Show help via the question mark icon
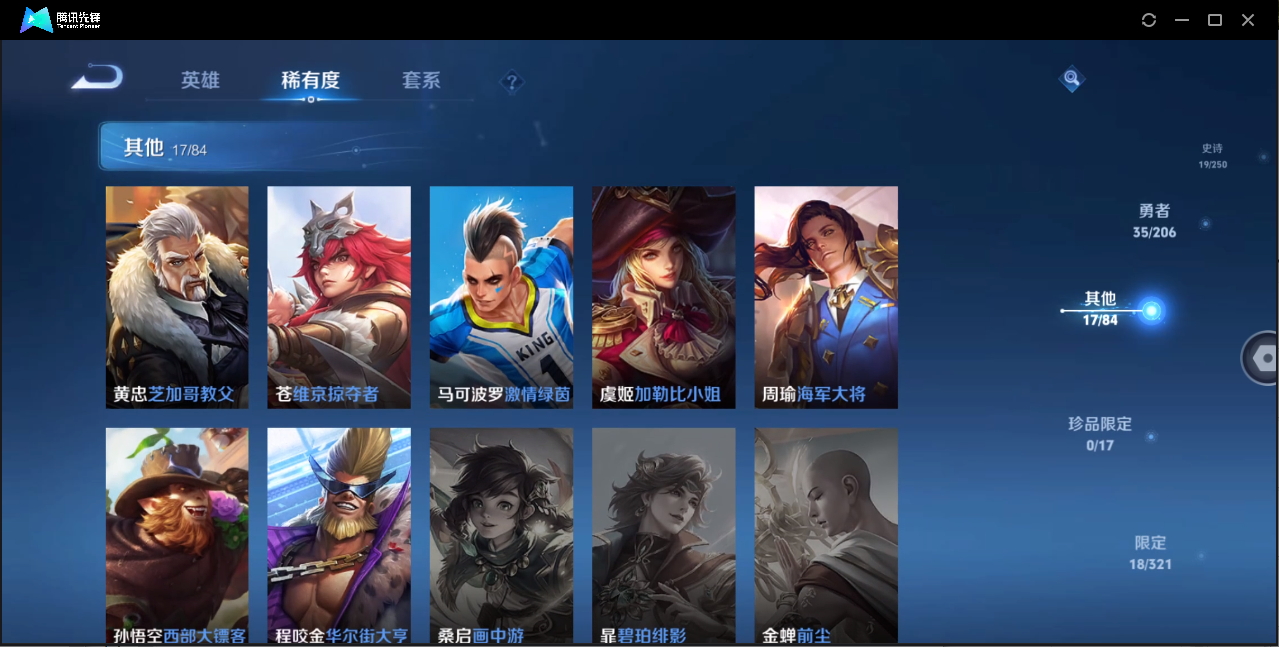Viewport: 1279px width, 647px height. click(512, 82)
